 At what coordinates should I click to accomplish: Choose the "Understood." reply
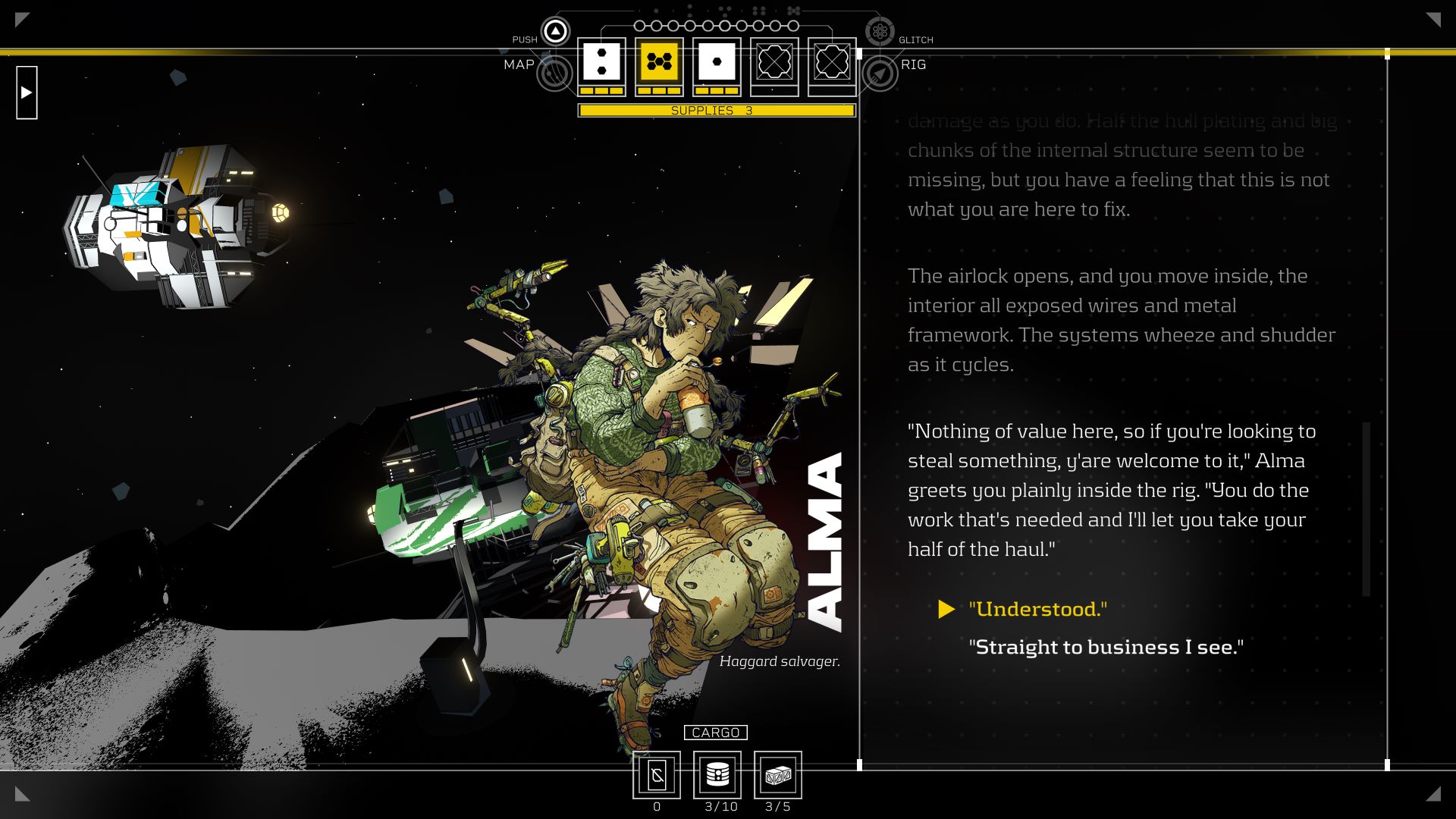coord(1037,609)
